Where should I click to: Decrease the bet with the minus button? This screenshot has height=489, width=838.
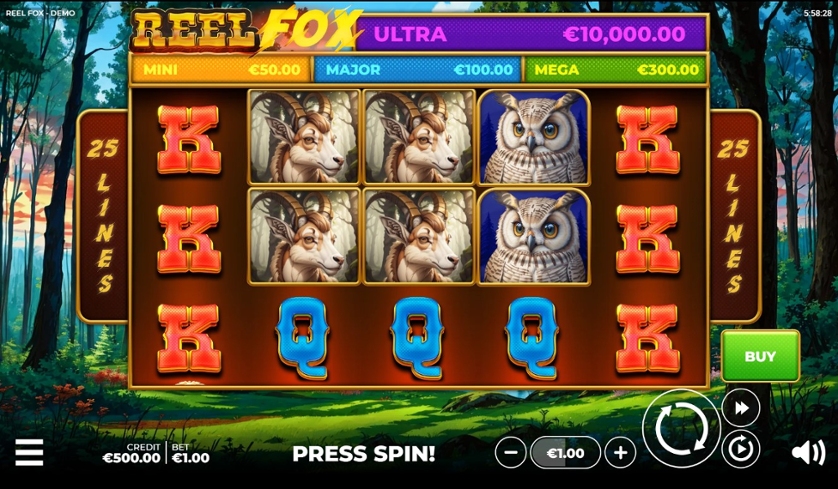pos(511,453)
